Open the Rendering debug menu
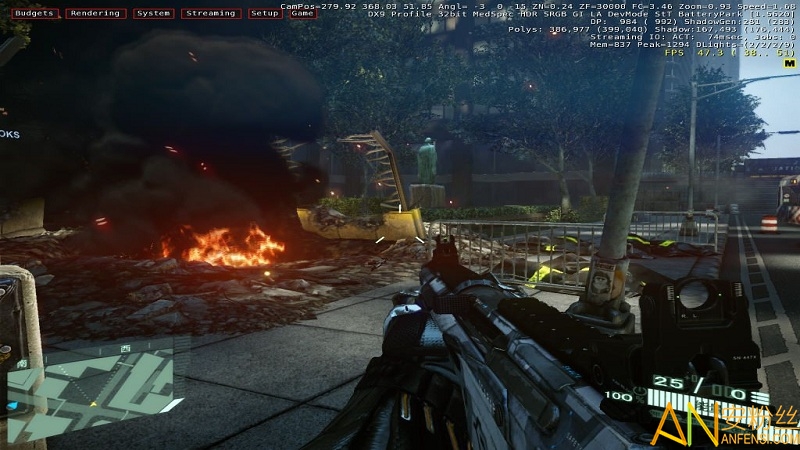The height and width of the screenshot is (450, 800). [x=96, y=14]
